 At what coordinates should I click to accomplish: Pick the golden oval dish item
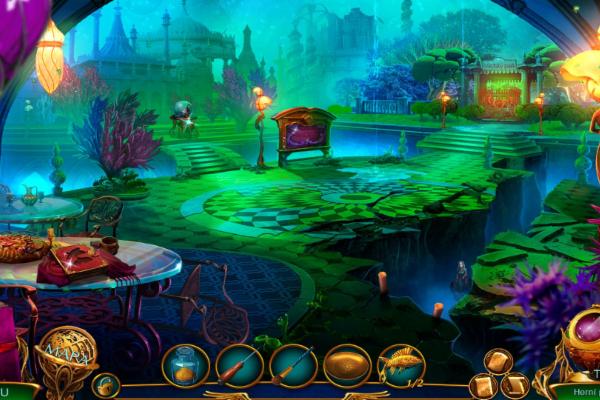point(347,366)
